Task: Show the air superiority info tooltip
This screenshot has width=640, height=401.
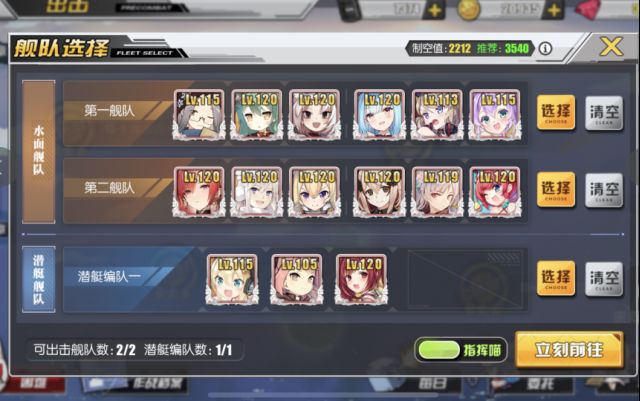Action: point(545,48)
